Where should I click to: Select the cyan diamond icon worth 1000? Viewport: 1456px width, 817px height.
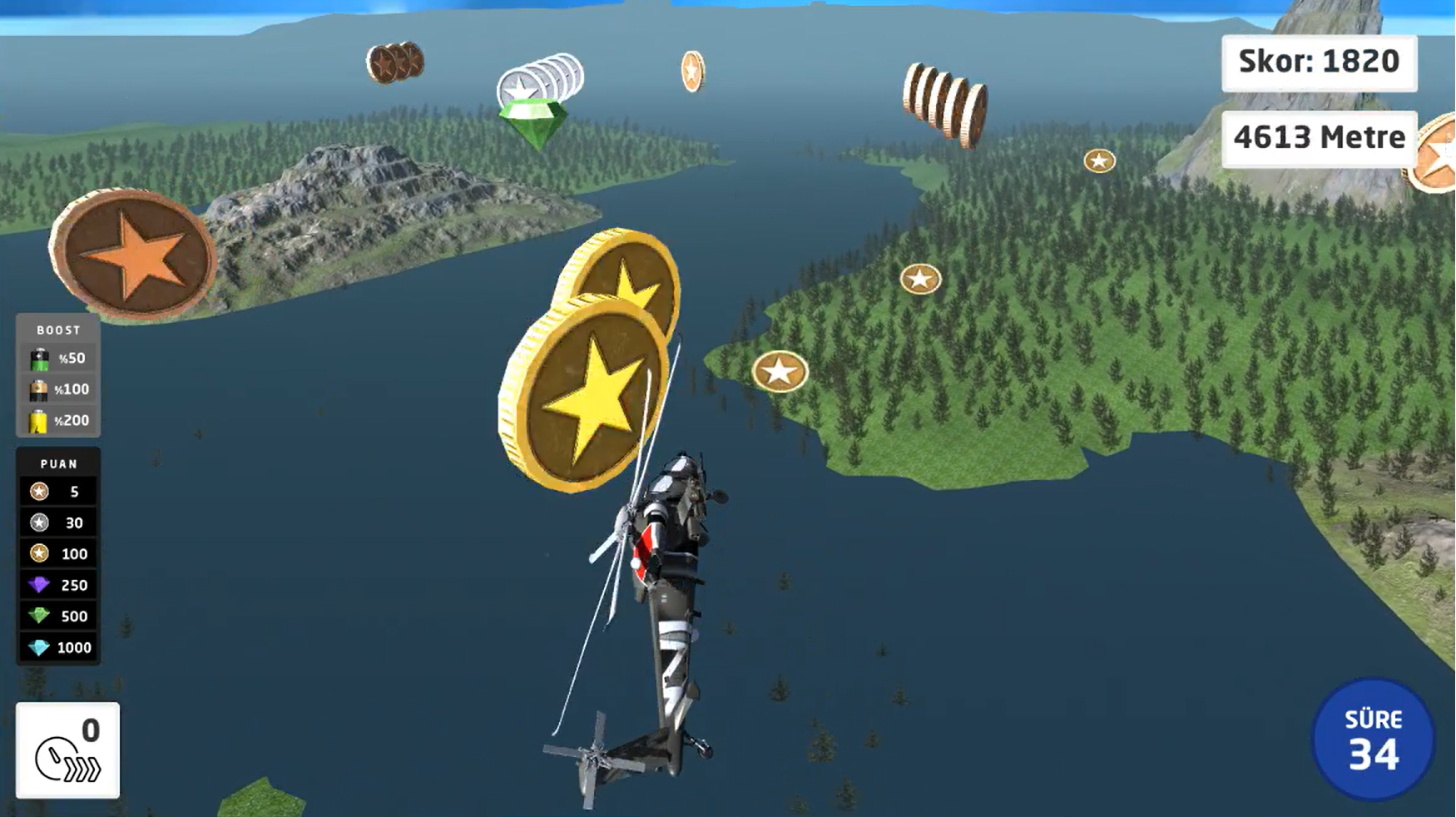(37, 647)
